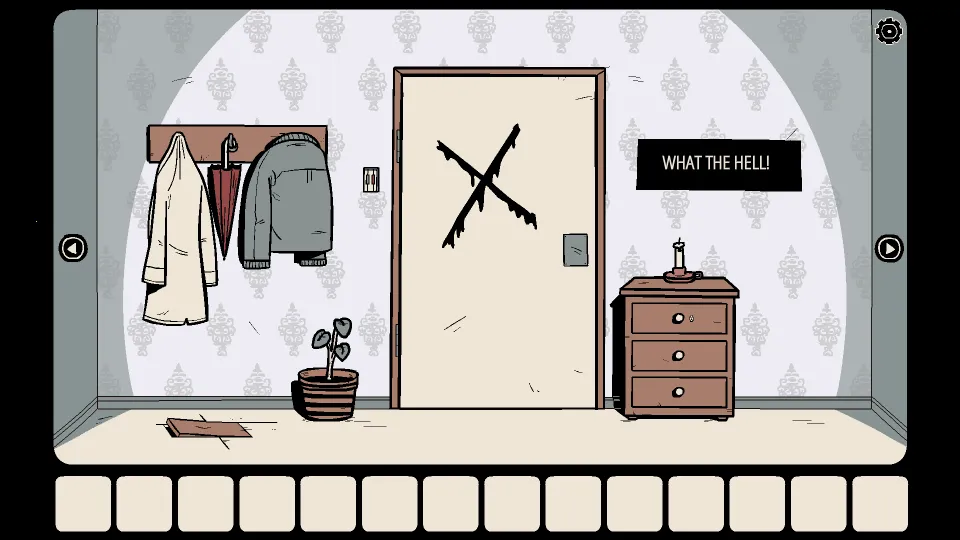Turn to the room on the left
The image size is (960, 540).
(73, 247)
